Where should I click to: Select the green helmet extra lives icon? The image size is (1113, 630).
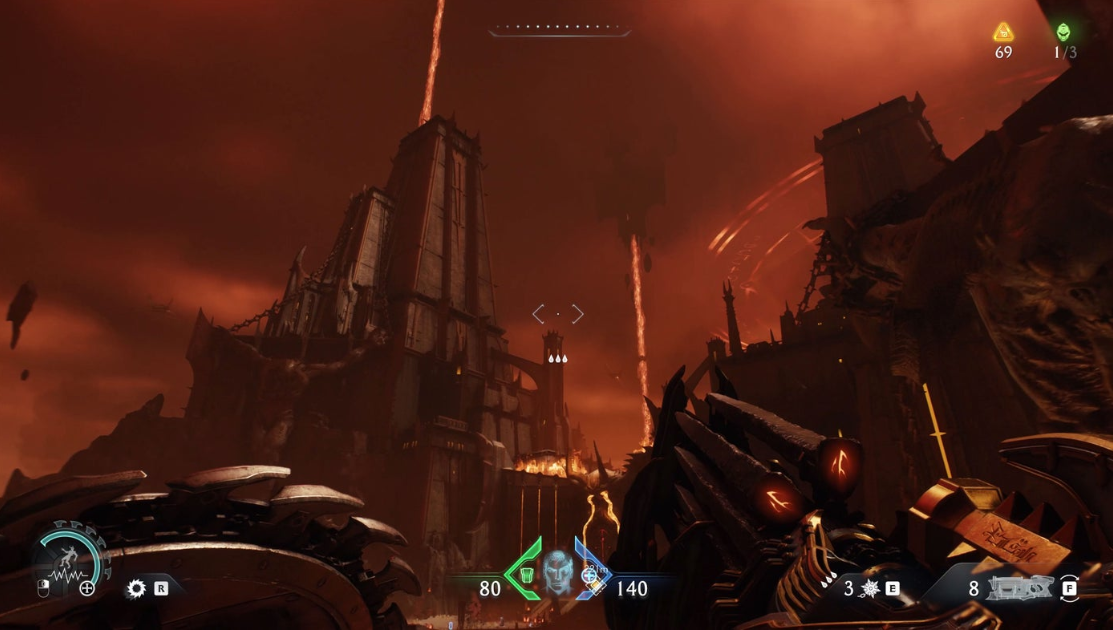(1063, 31)
